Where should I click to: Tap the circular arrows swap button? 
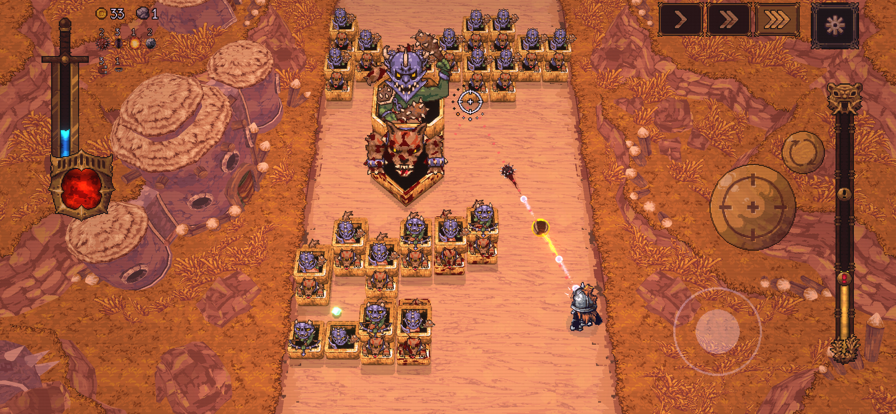pyautogui.click(x=802, y=152)
